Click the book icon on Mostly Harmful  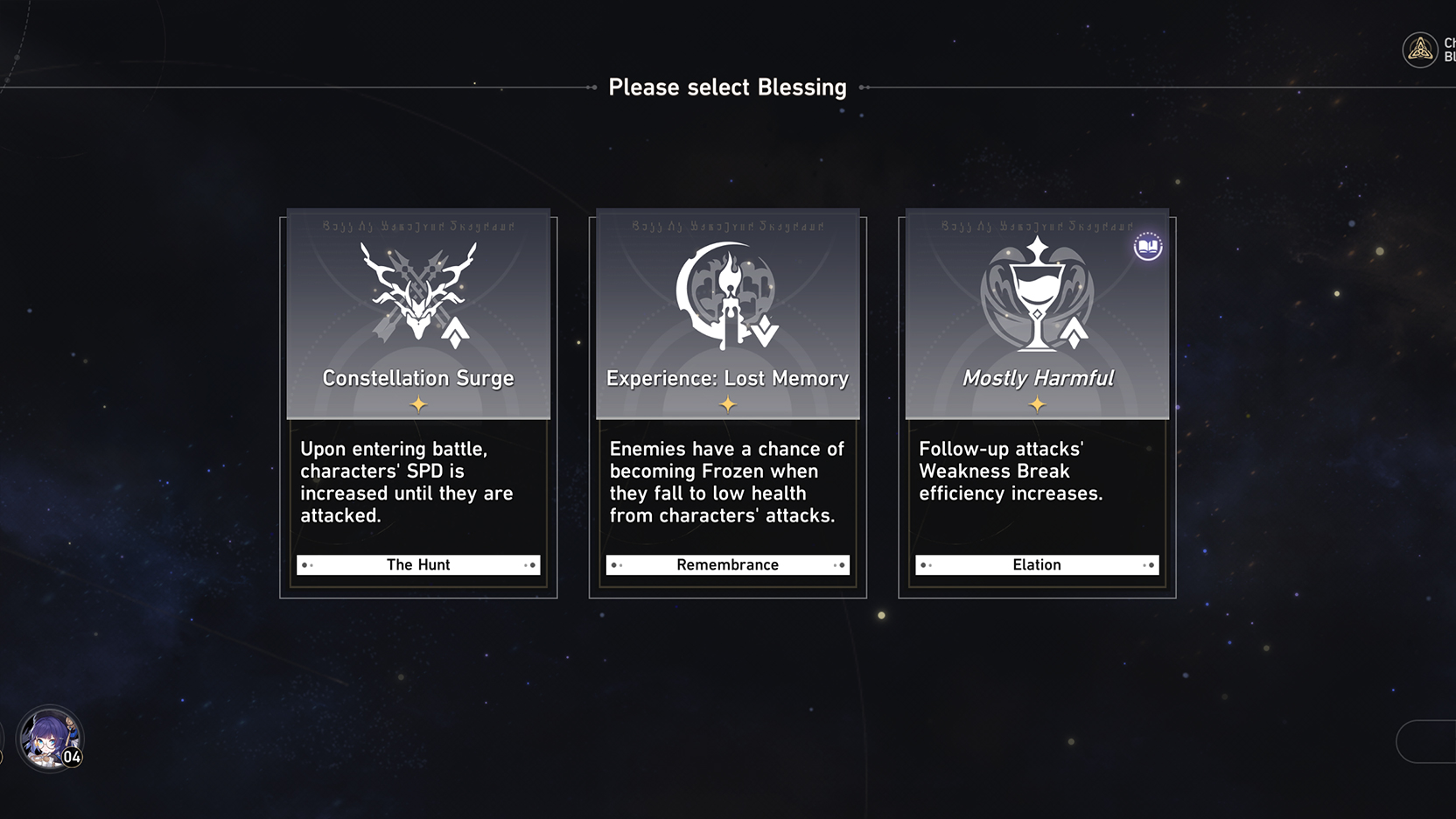point(1147,247)
